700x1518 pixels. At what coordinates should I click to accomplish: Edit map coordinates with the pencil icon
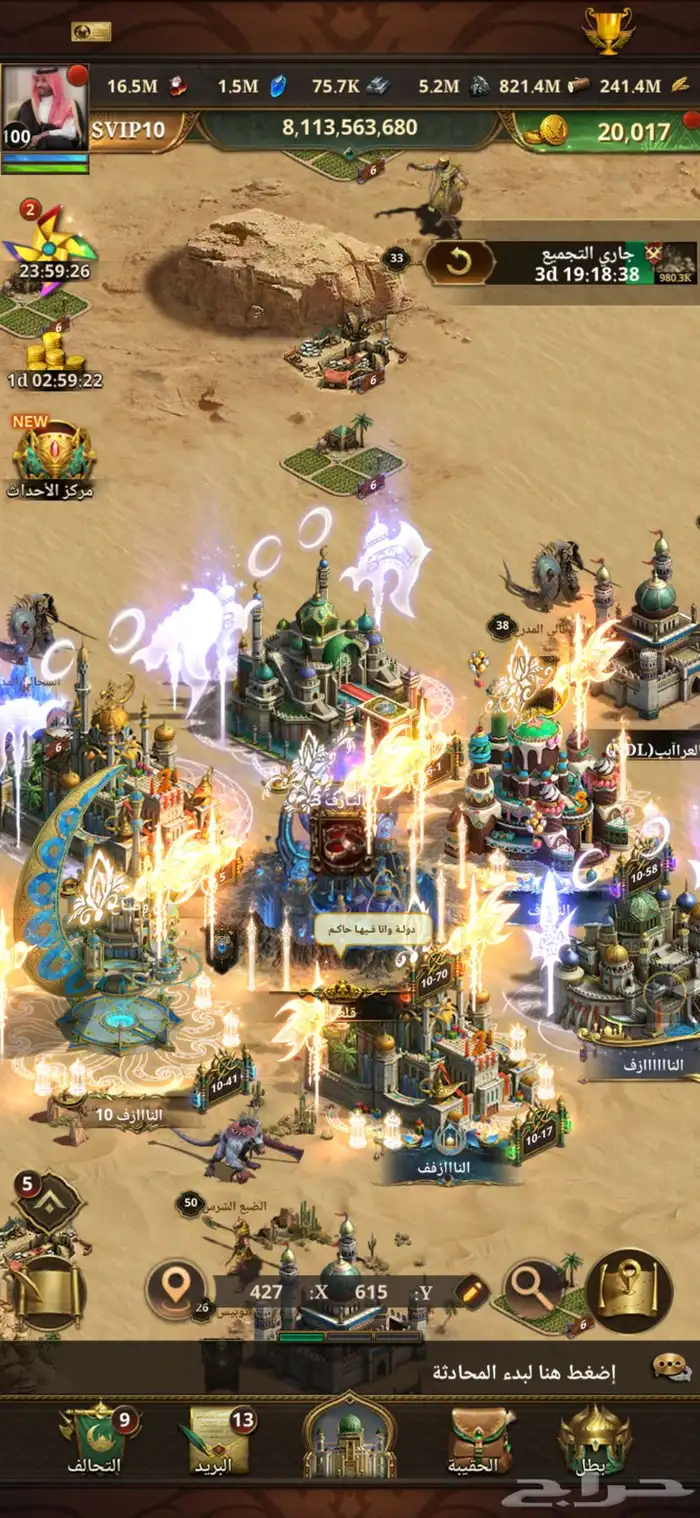click(x=472, y=1291)
